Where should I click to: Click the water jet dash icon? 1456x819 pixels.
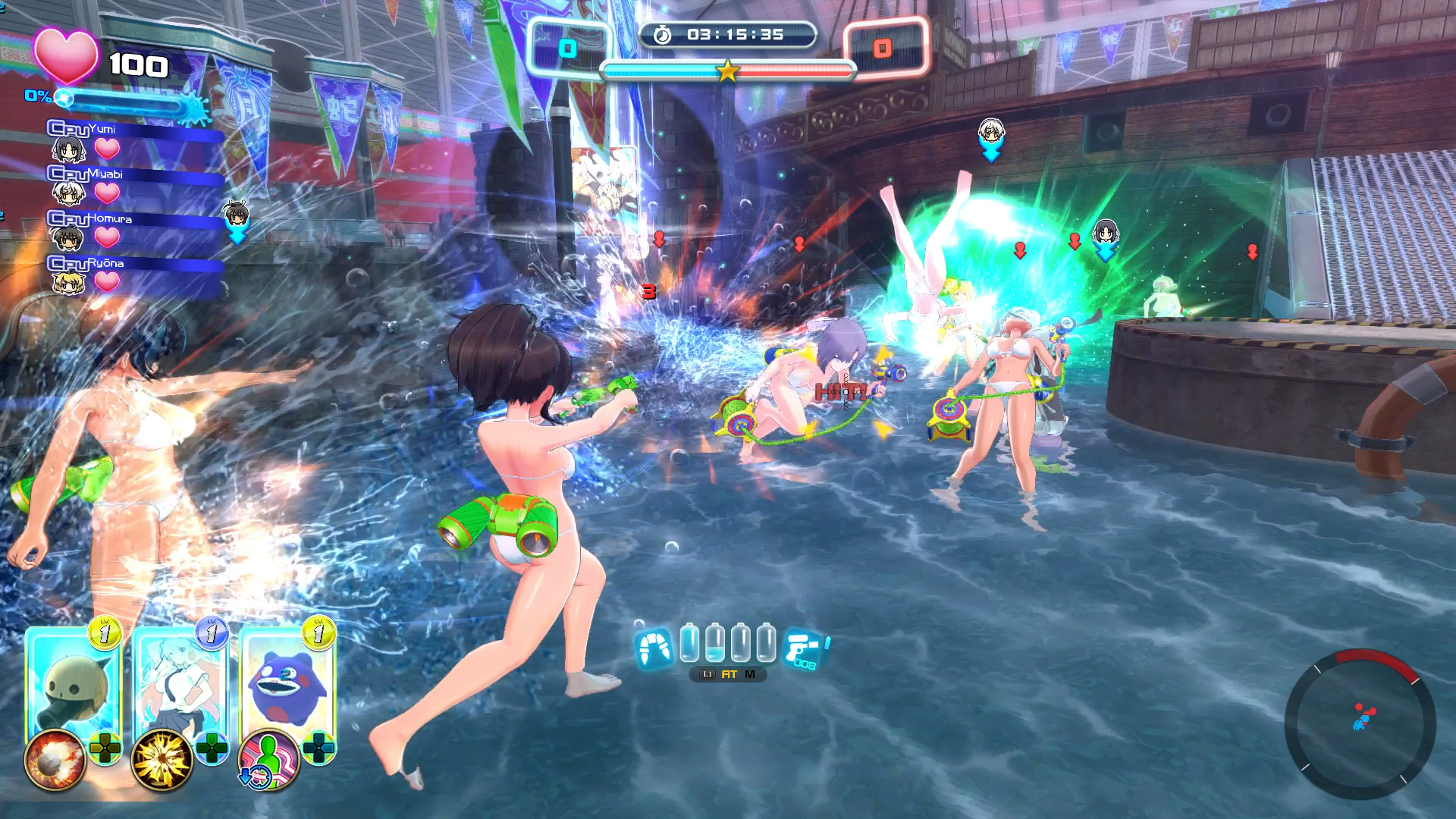pos(653,648)
